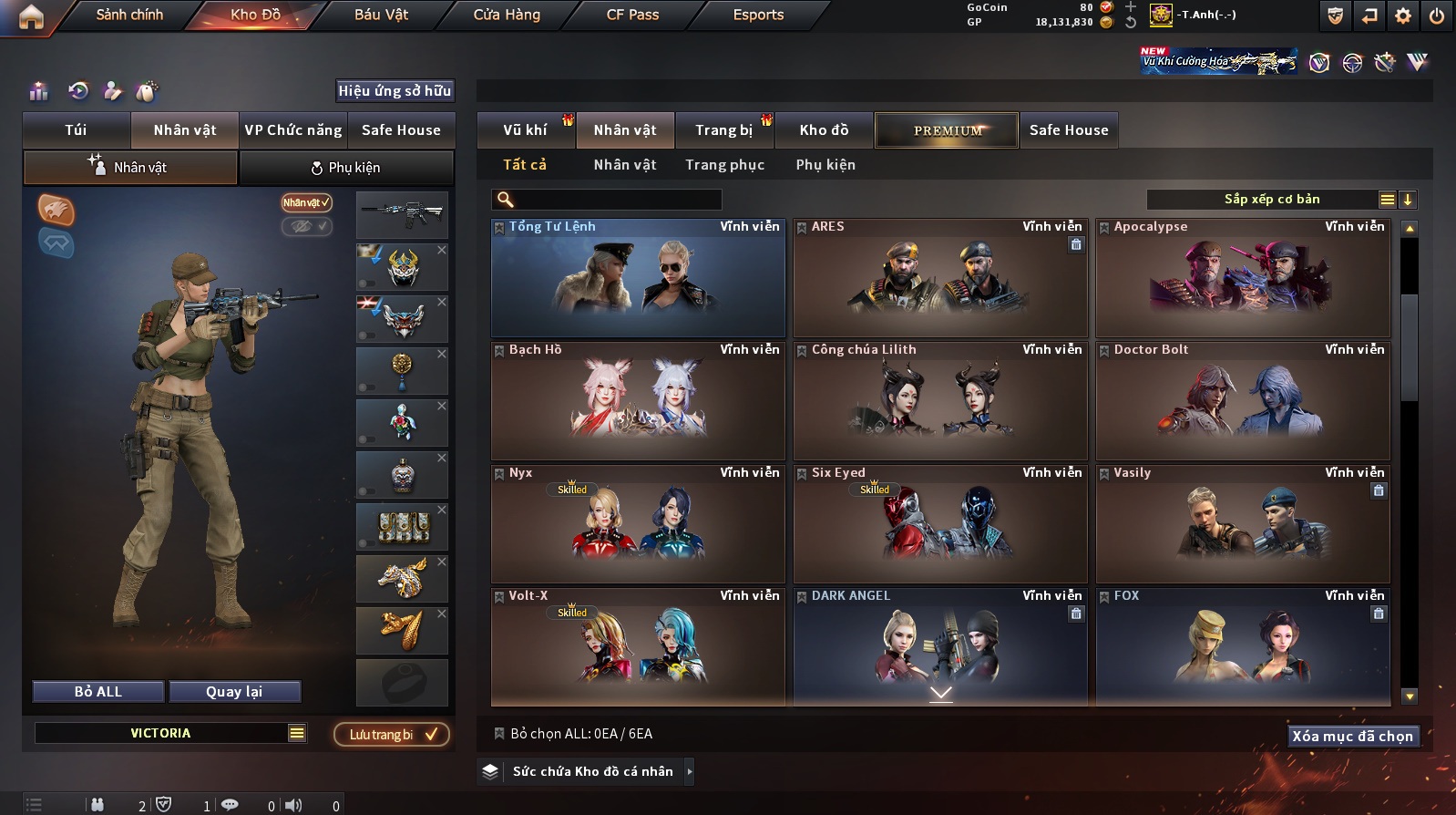Viewport: 1456px width, 815px height.
Task: Filter by Trang phục category
Action: [724, 165]
